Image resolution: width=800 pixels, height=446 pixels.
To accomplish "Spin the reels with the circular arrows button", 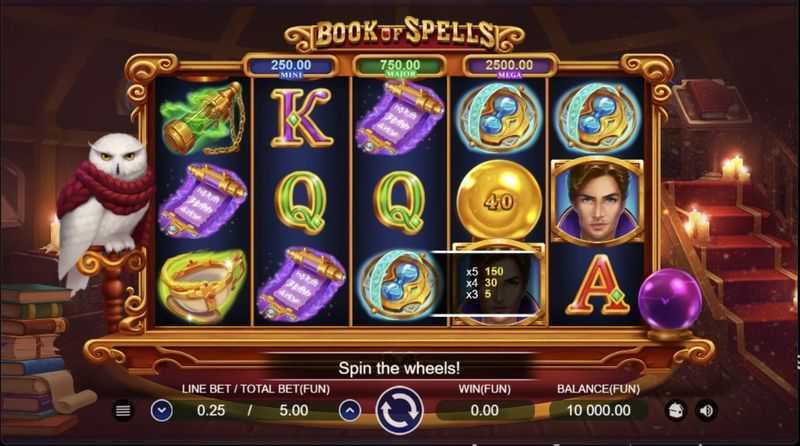I will click(399, 410).
